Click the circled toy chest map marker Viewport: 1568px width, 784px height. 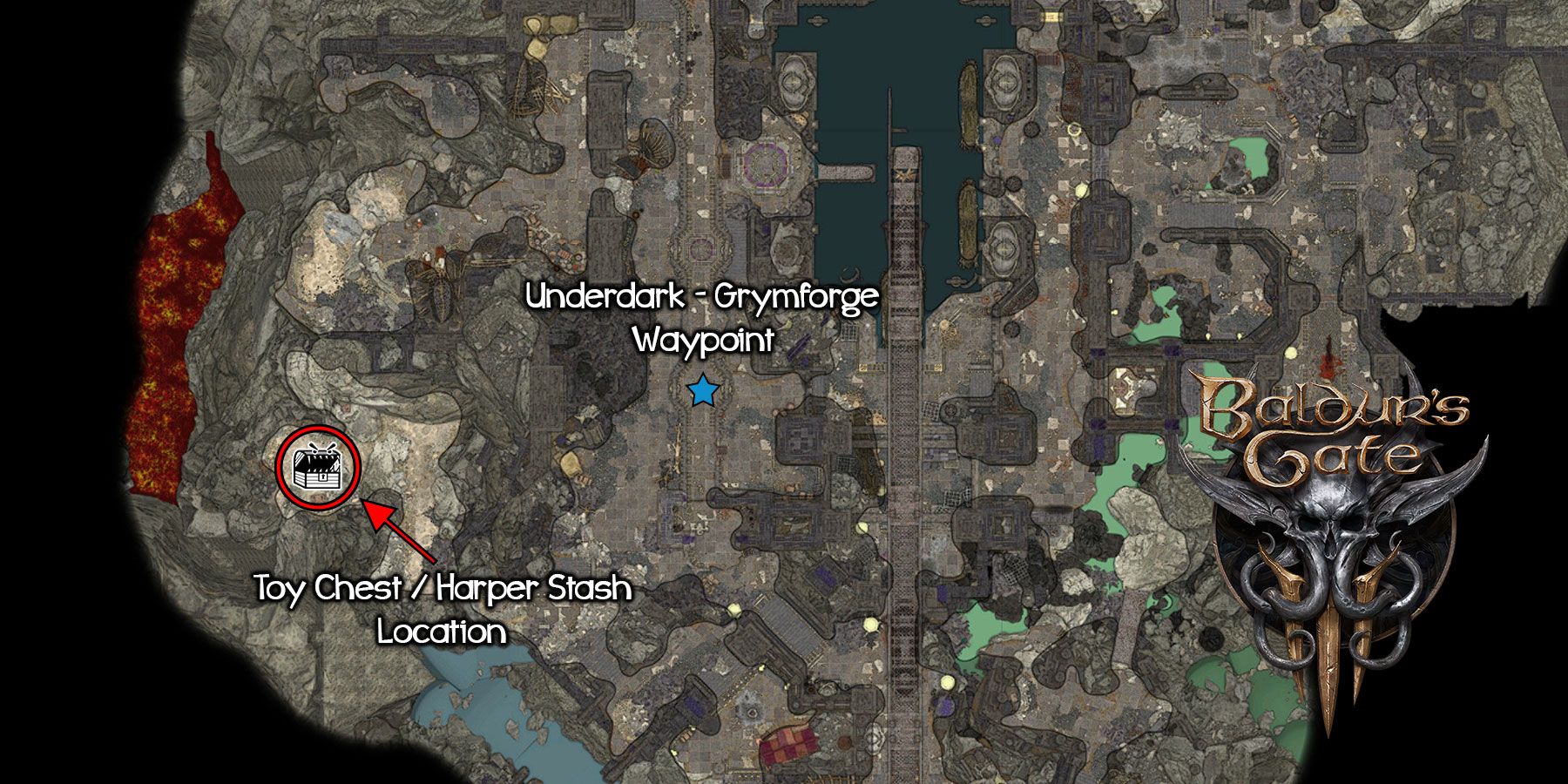click(x=318, y=467)
